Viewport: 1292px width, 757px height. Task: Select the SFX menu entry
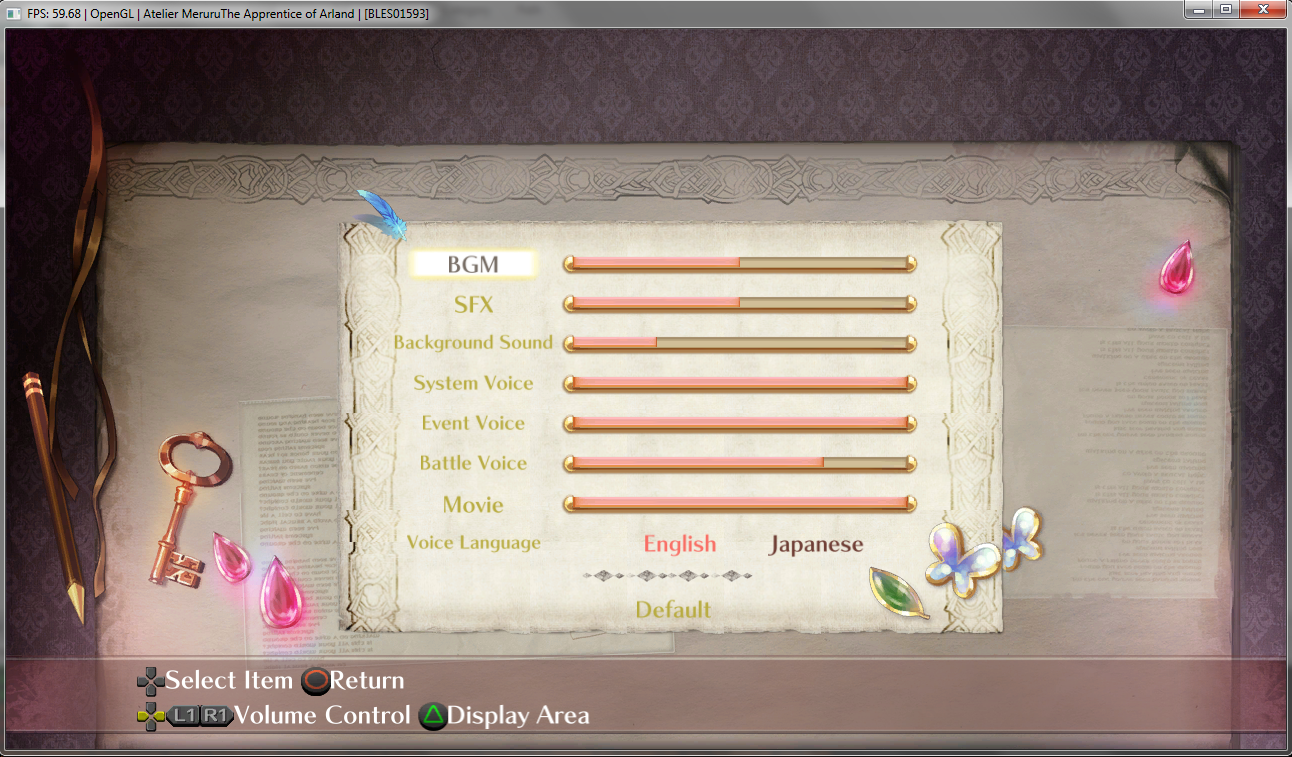point(474,304)
